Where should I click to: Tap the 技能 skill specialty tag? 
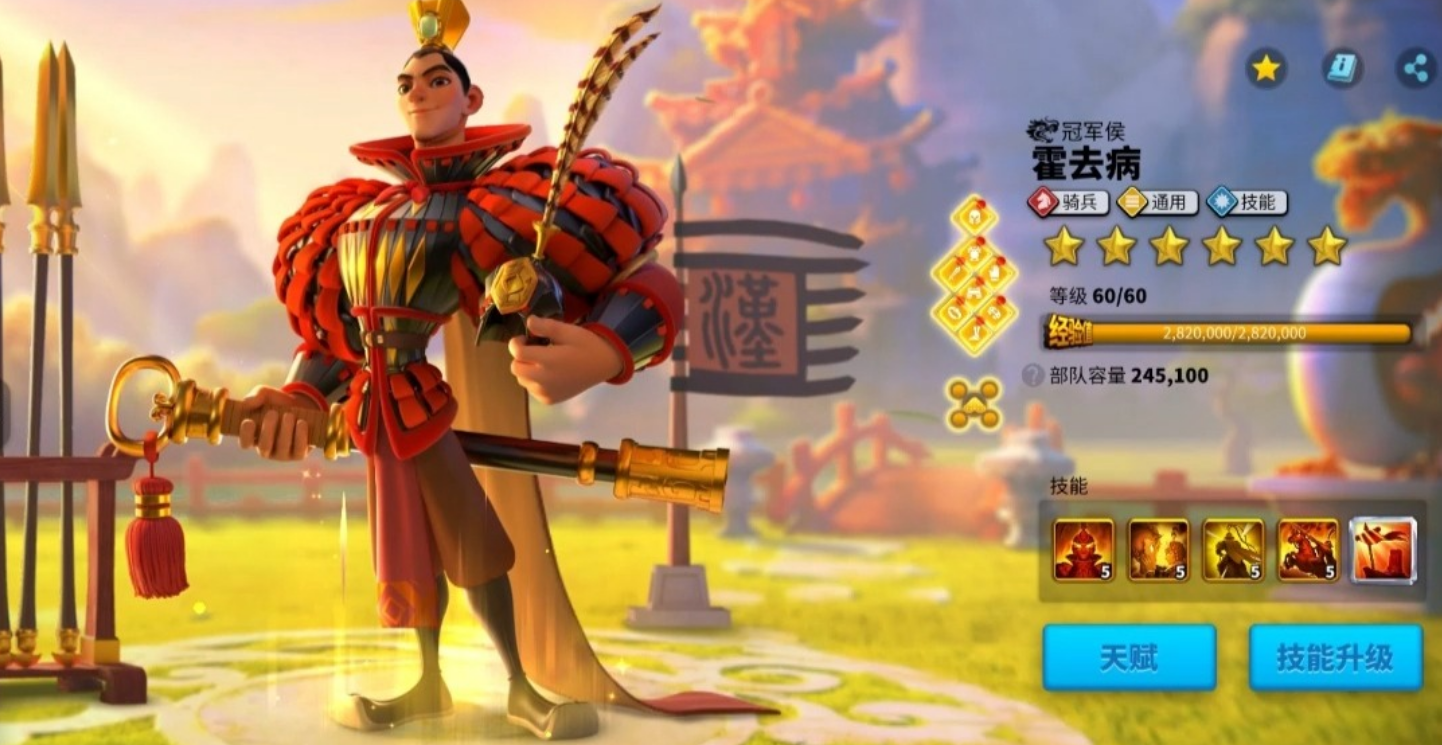coord(1247,202)
